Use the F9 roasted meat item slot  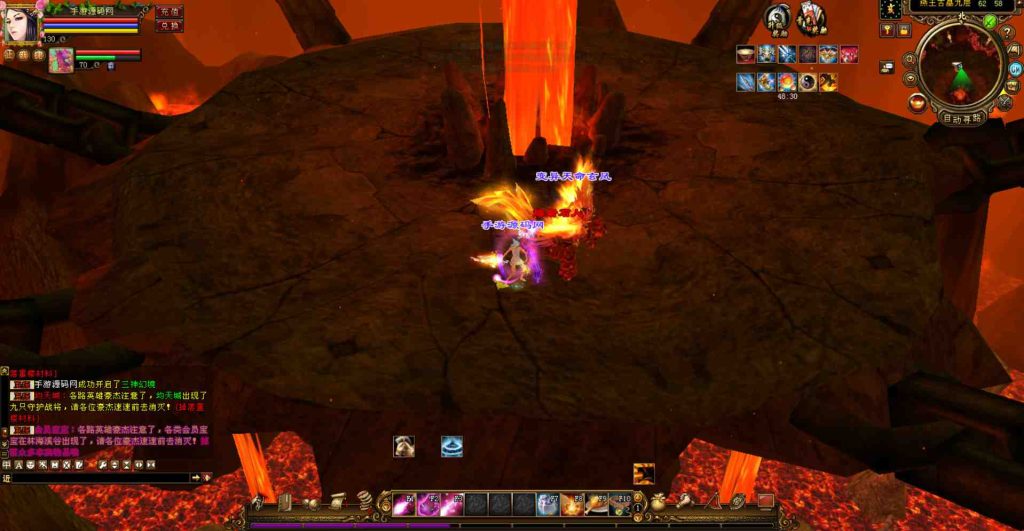click(596, 505)
